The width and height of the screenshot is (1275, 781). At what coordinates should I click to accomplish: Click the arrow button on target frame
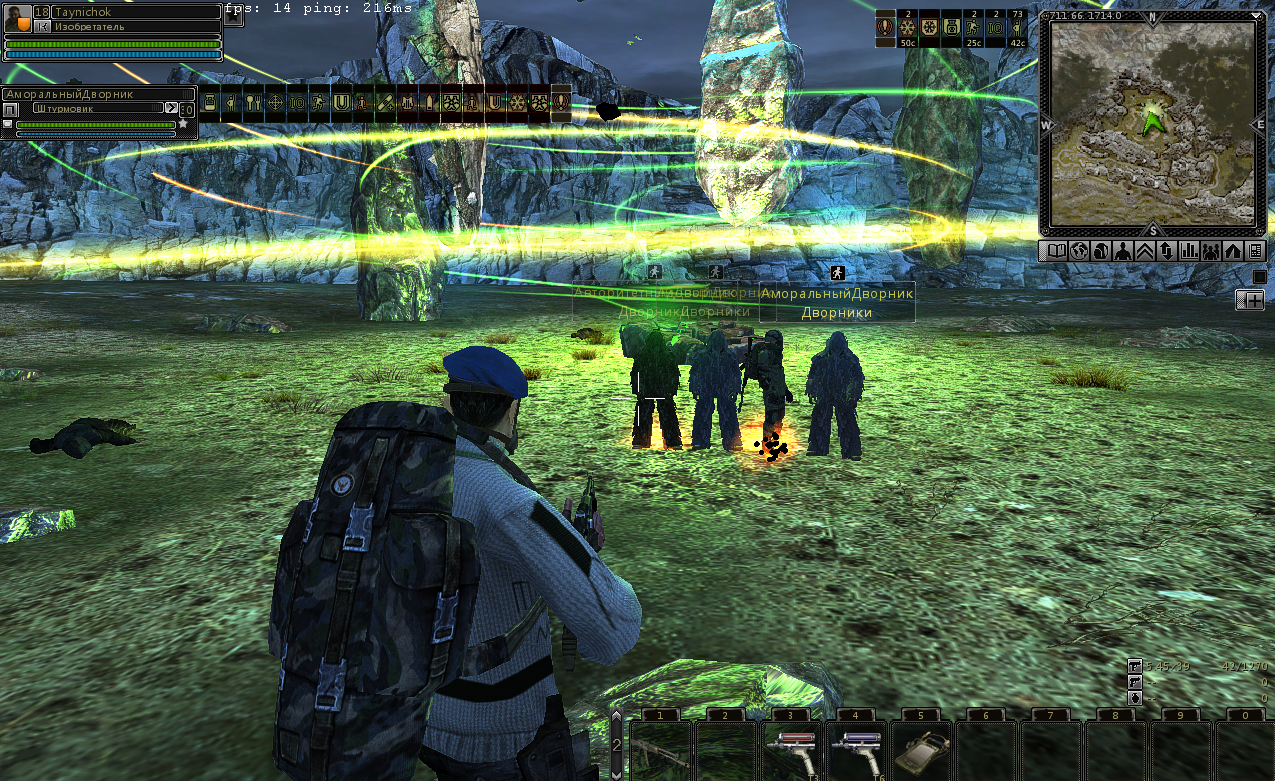(171, 108)
